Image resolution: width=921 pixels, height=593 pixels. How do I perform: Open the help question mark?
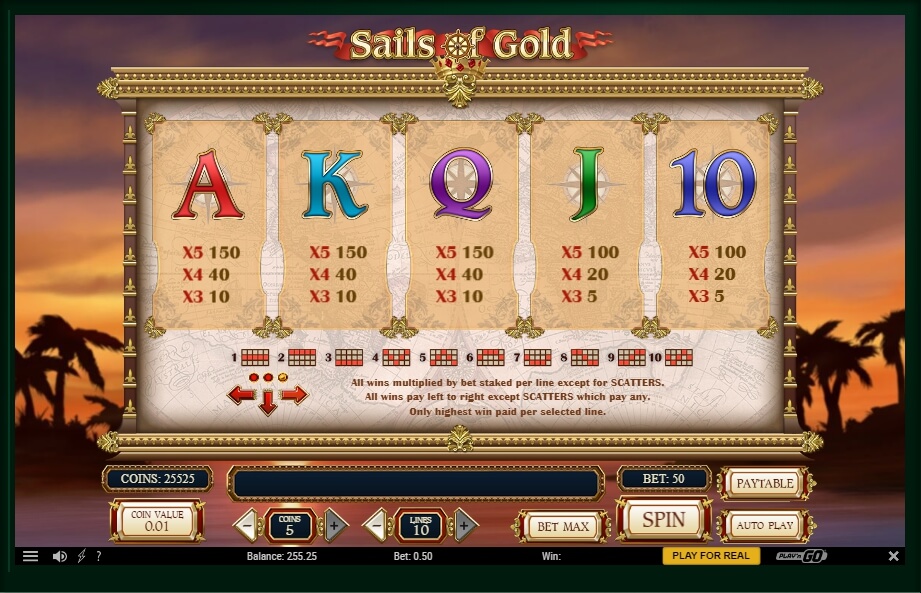point(99,556)
